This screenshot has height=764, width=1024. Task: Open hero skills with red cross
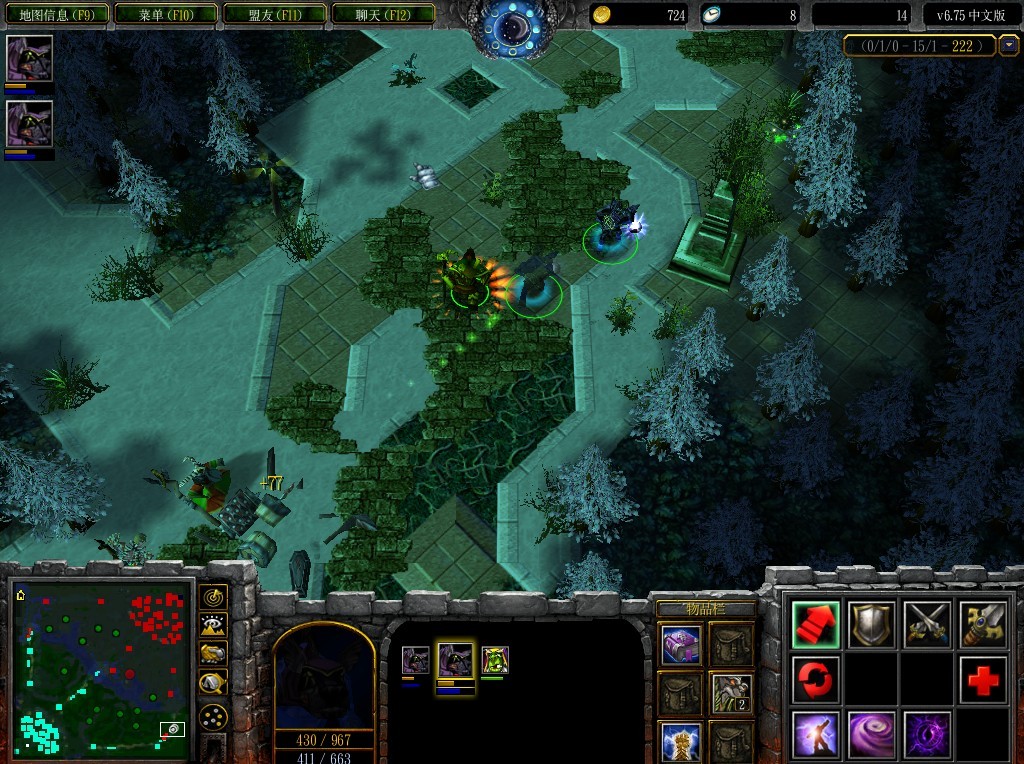[984, 680]
